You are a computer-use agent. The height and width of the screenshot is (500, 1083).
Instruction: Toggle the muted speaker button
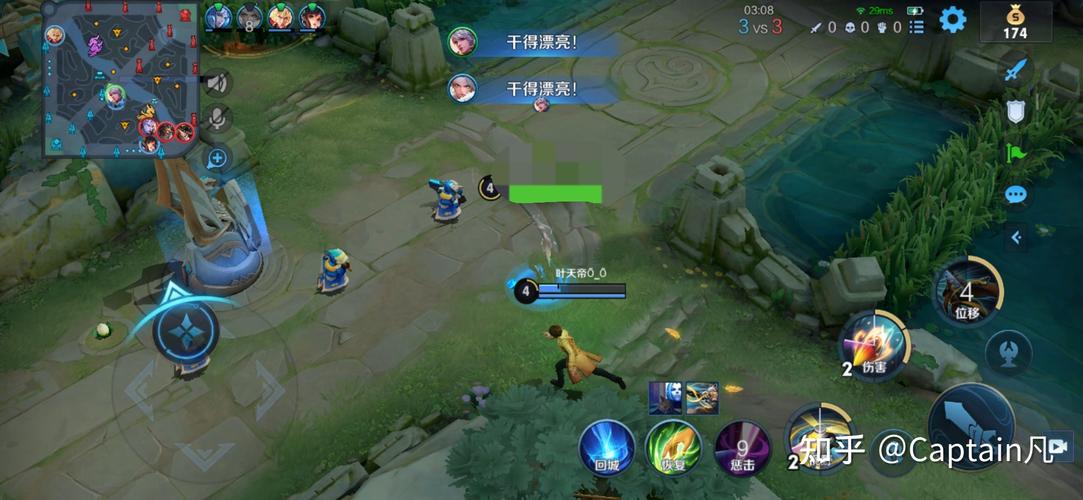pos(216,82)
